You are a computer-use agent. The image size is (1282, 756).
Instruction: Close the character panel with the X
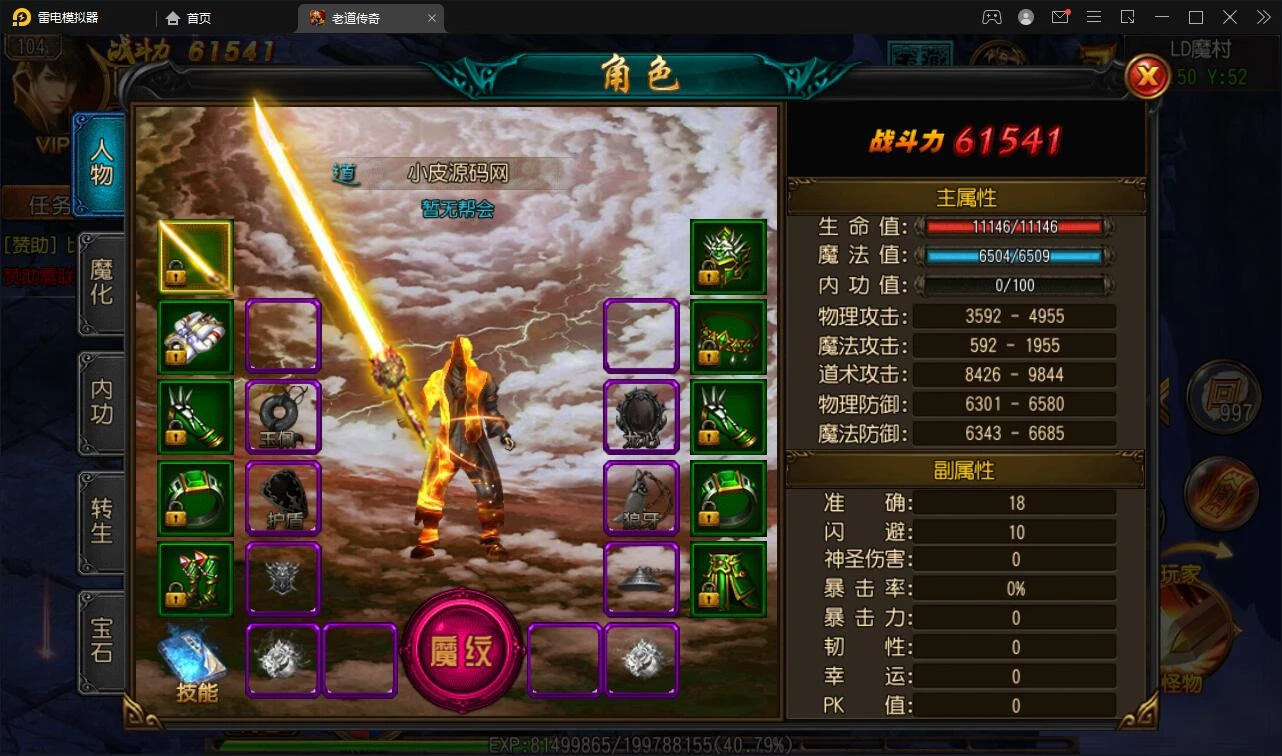click(1147, 76)
